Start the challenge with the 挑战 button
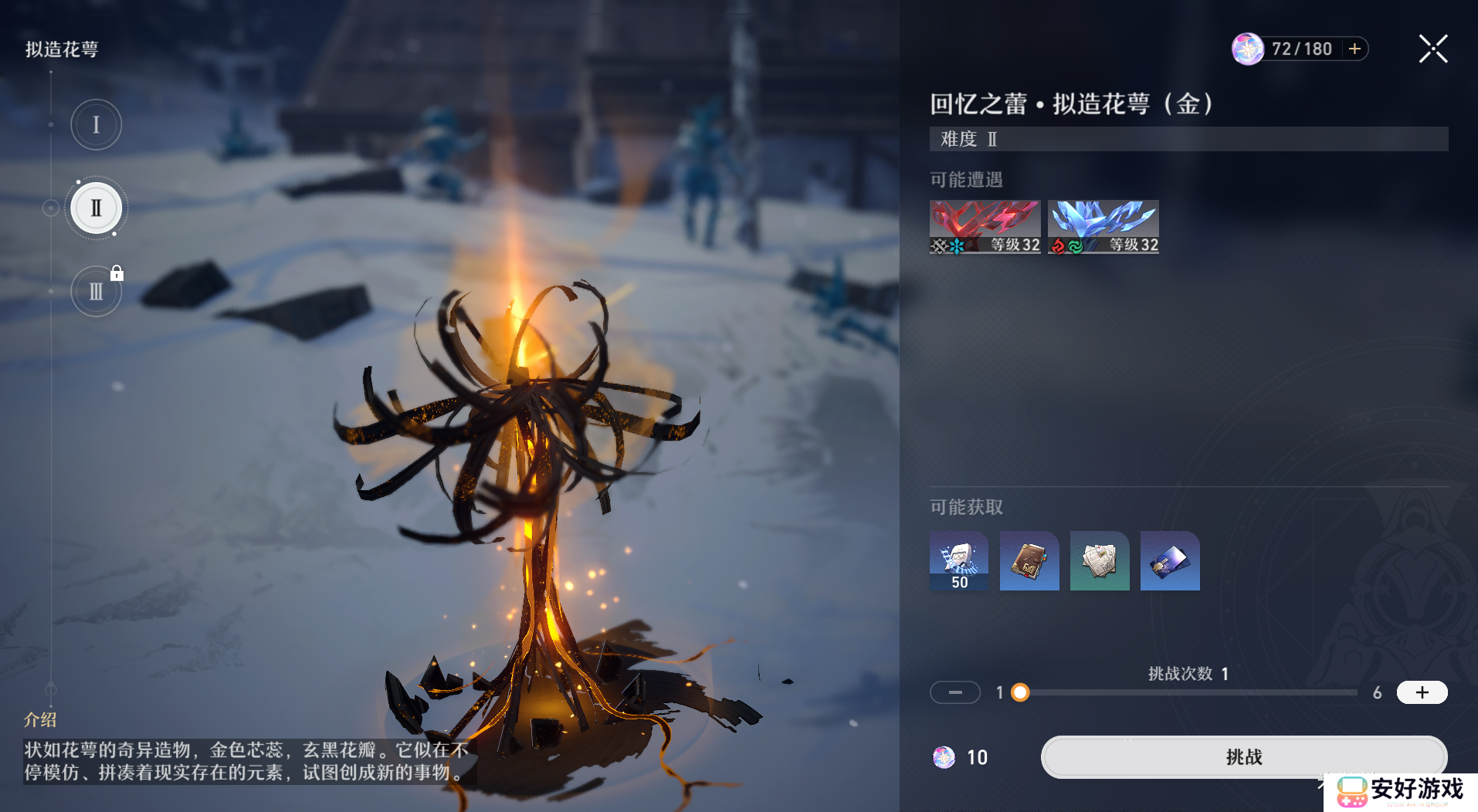1478x812 pixels. coord(1243,756)
